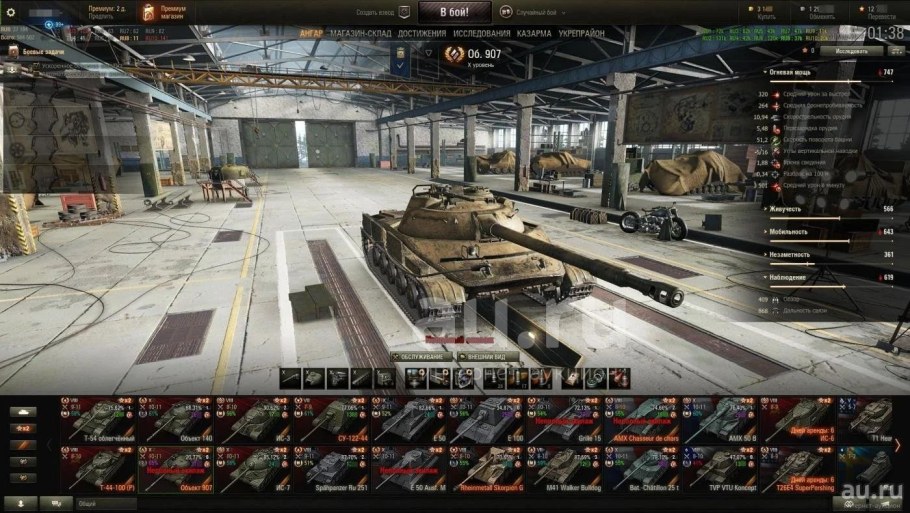Select the M41 Walker Bulldog tank
The height and width of the screenshot is (513, 910).
click(x=565, y=465)
